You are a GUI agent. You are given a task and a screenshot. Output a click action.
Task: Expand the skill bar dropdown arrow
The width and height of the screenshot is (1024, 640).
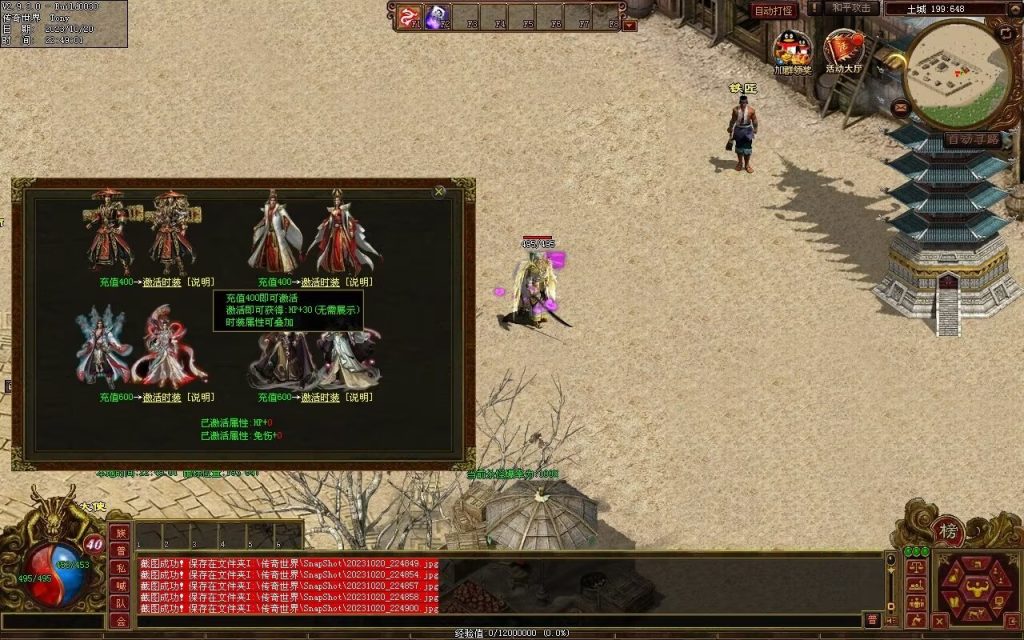[629, 26]
